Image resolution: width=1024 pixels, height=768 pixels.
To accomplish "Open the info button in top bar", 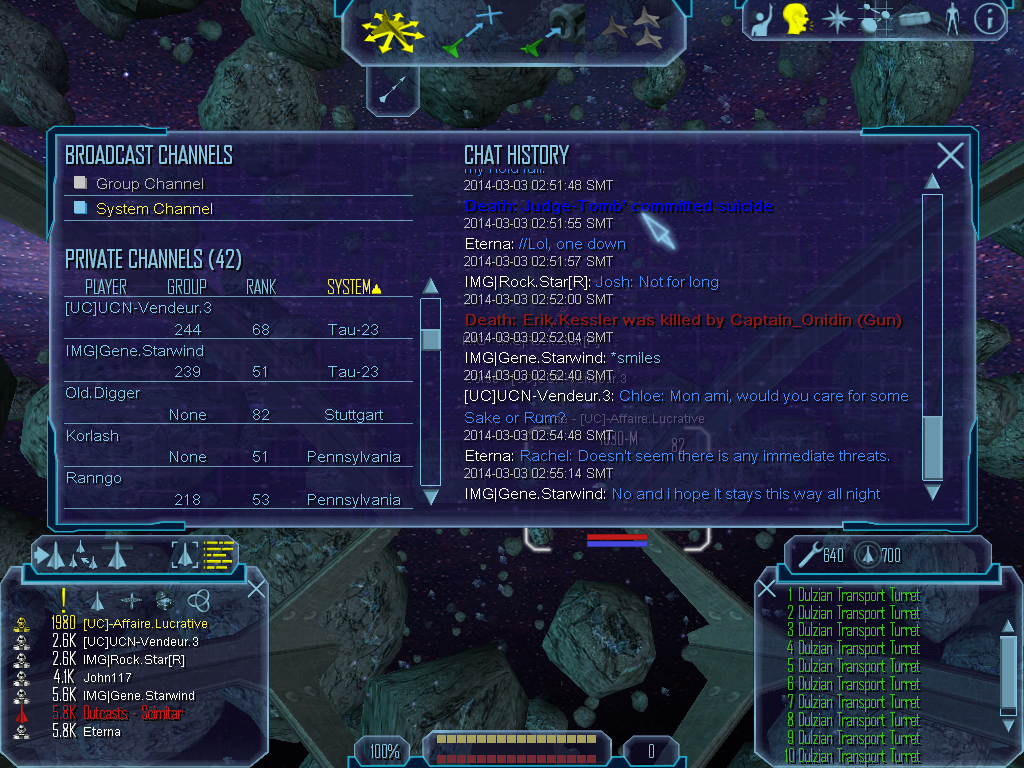I will coord(989,19).
